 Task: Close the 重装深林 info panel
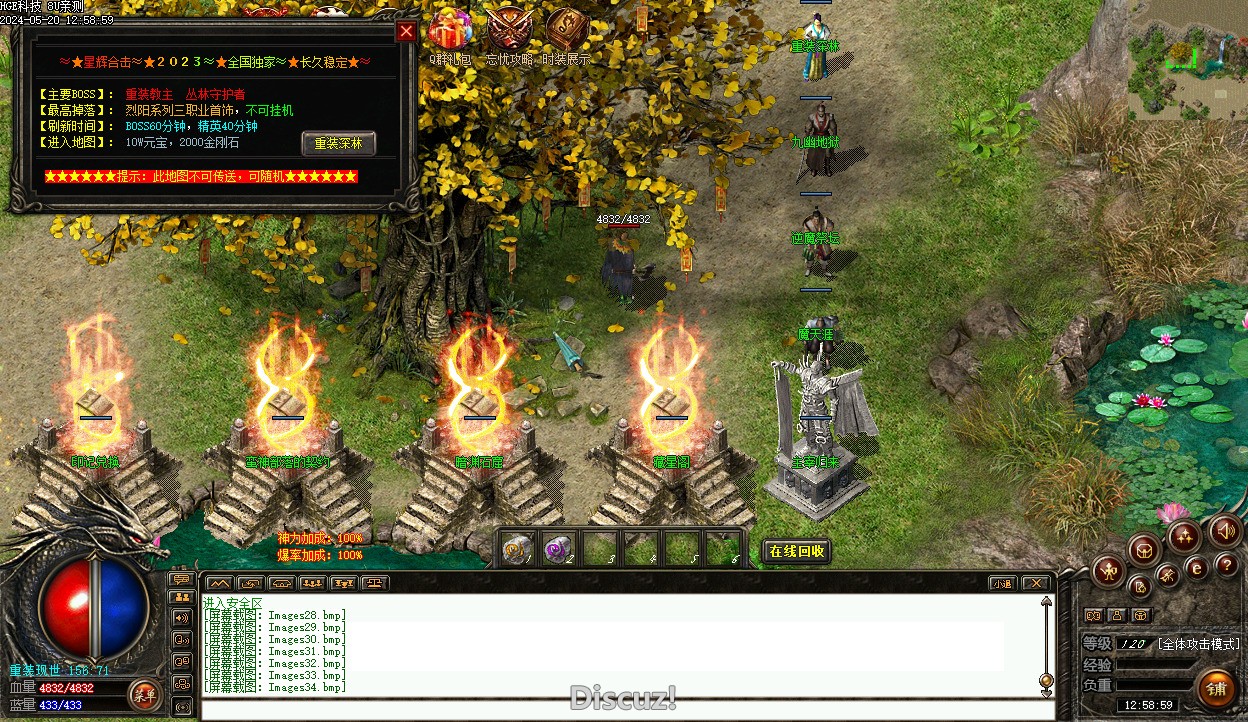coord(406,31)
